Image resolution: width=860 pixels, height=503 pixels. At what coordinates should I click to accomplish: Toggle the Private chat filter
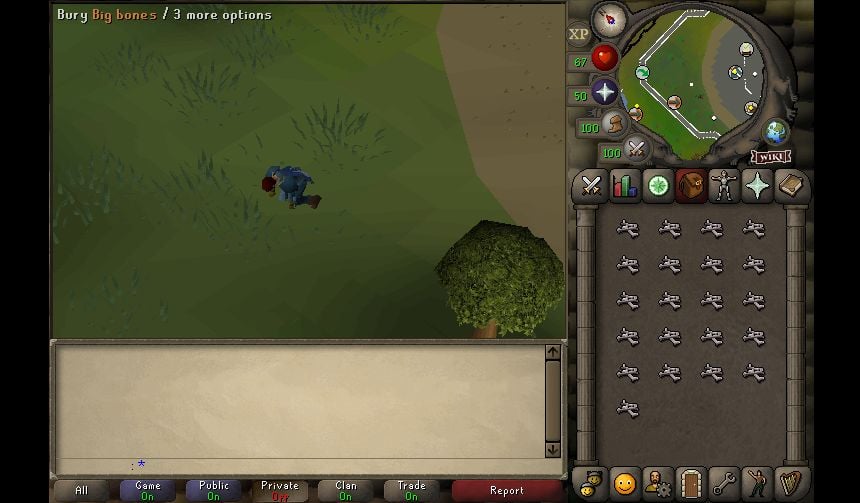279,490
